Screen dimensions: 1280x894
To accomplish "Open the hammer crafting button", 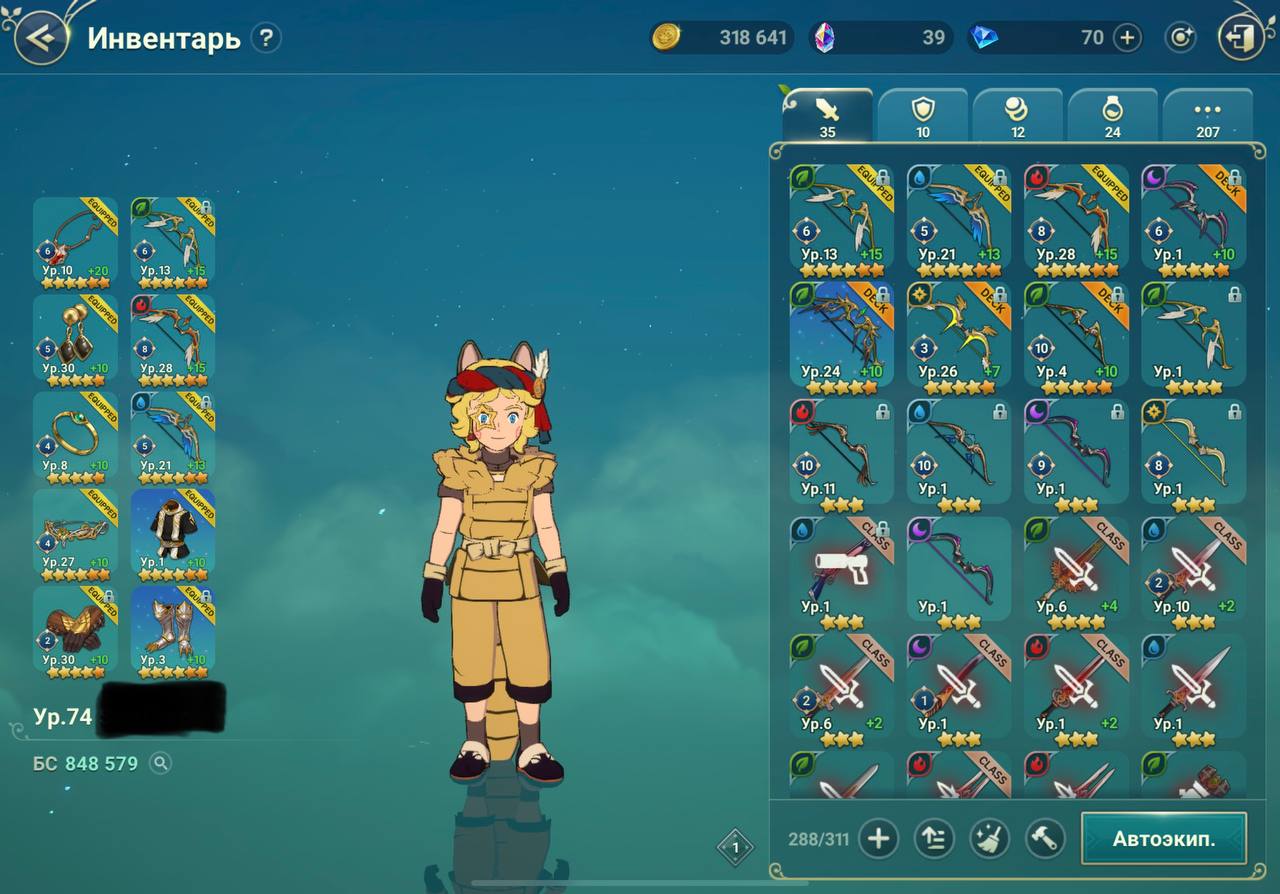I will (x=1044, y=838).
